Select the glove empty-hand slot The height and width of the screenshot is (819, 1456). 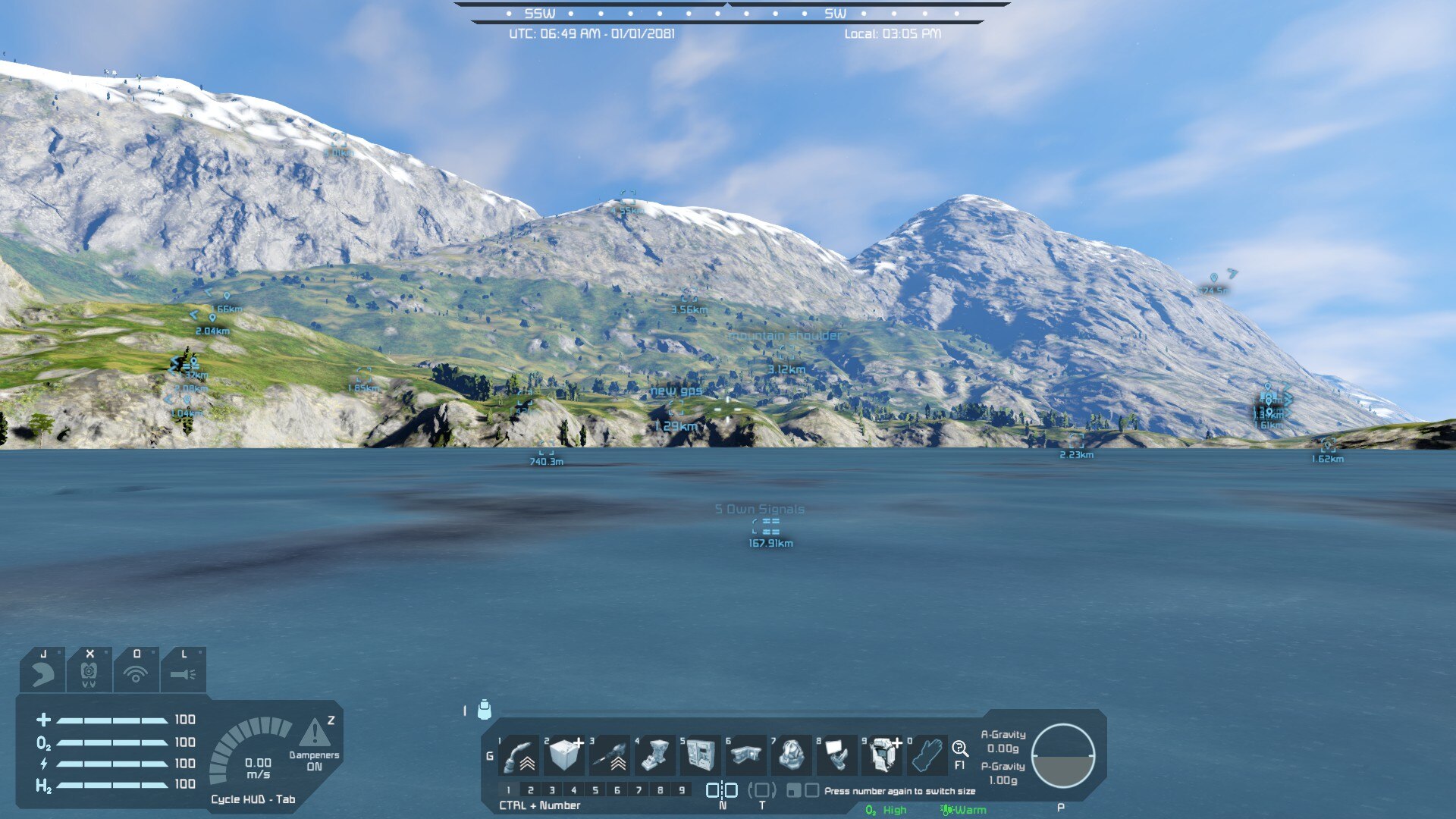coord(927,755)
